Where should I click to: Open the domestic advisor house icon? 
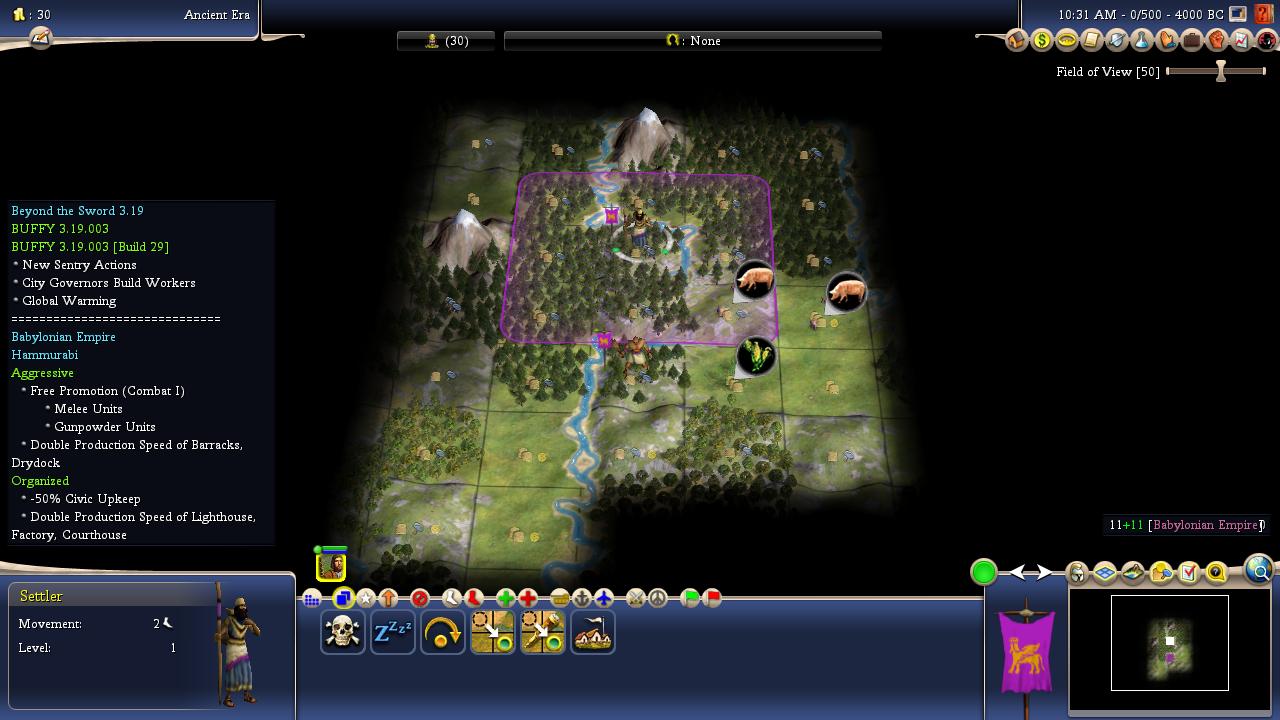coord(1017,41)
